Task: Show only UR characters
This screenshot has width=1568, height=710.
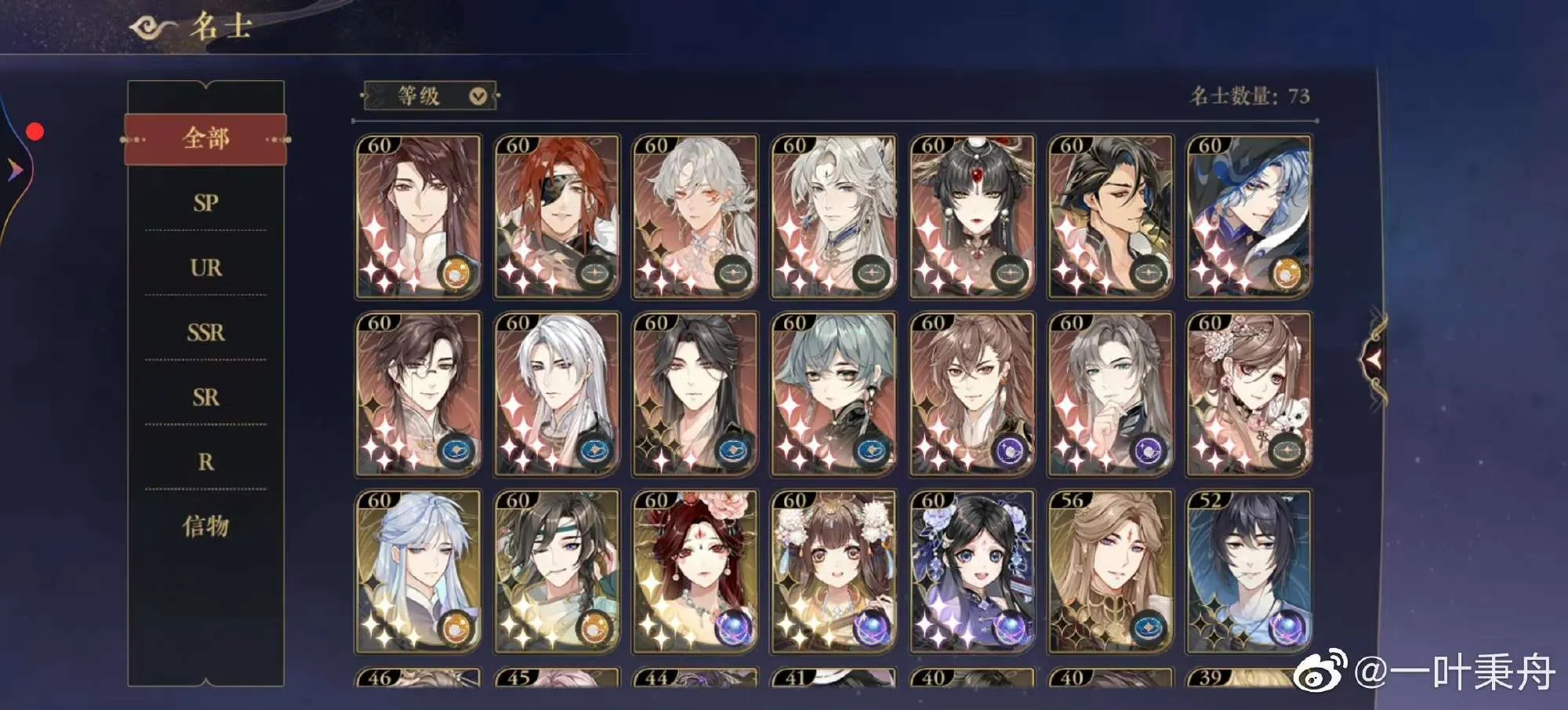Action: pos(205,268)
